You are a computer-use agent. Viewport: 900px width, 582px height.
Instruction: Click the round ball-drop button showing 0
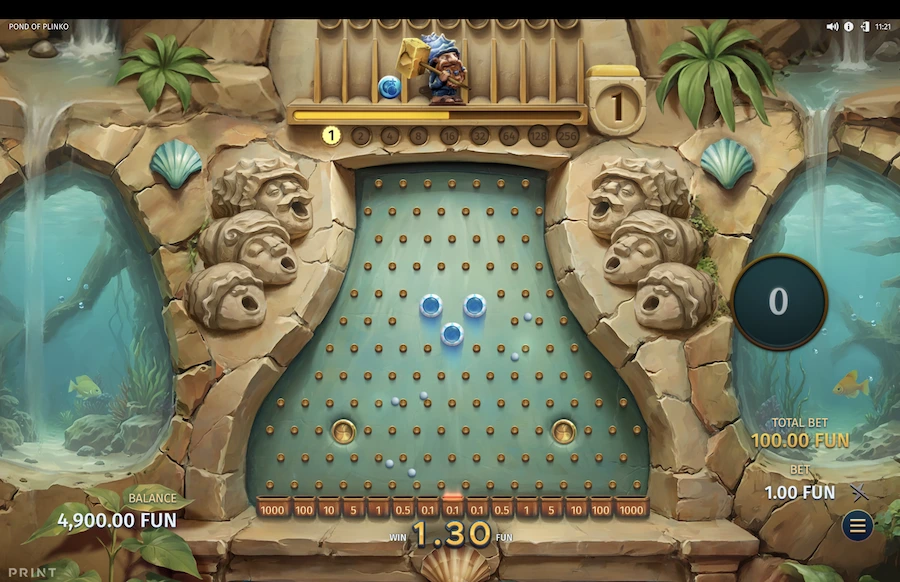coord(778,301)
